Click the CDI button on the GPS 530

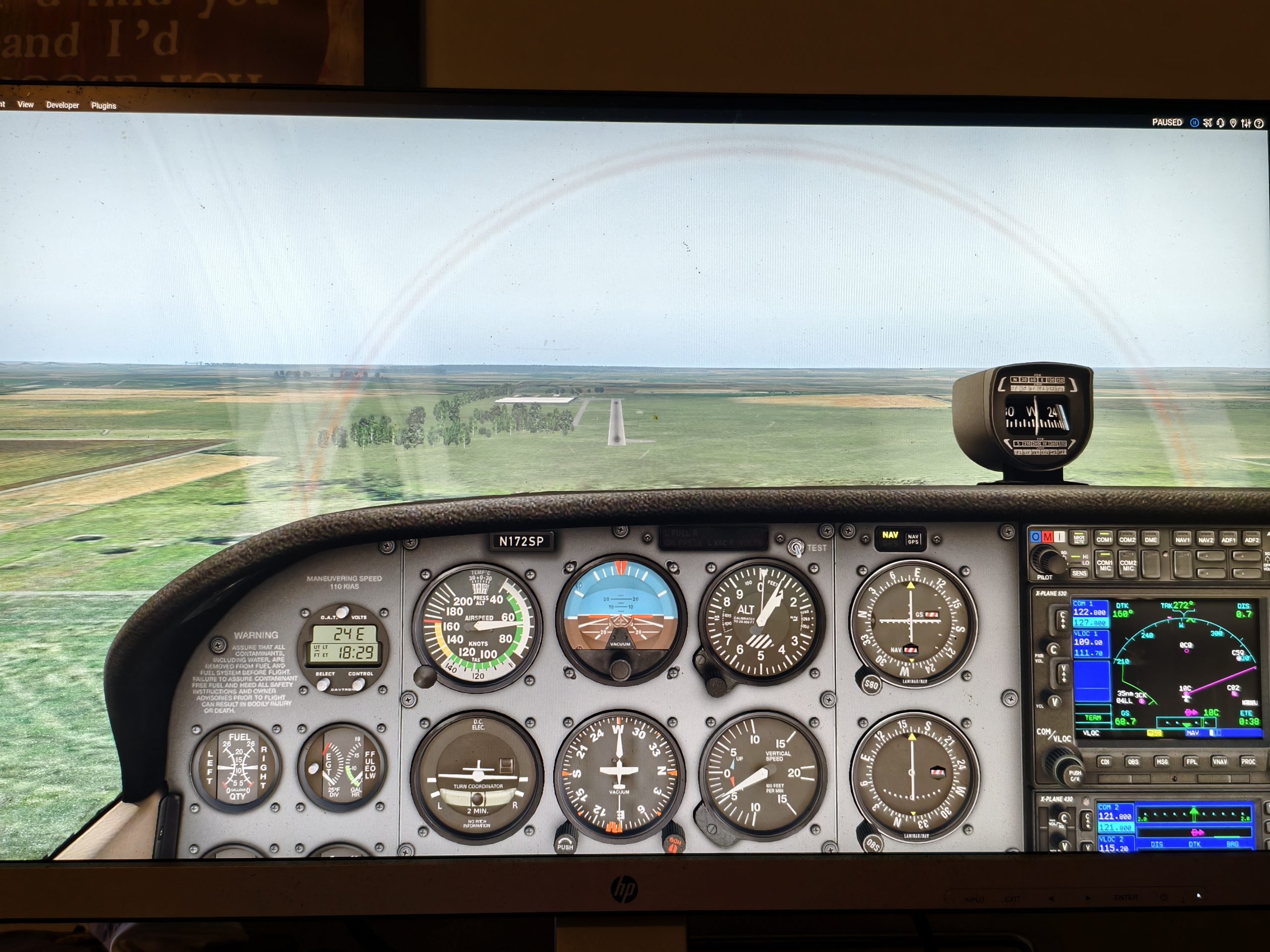click(1104, 762)
